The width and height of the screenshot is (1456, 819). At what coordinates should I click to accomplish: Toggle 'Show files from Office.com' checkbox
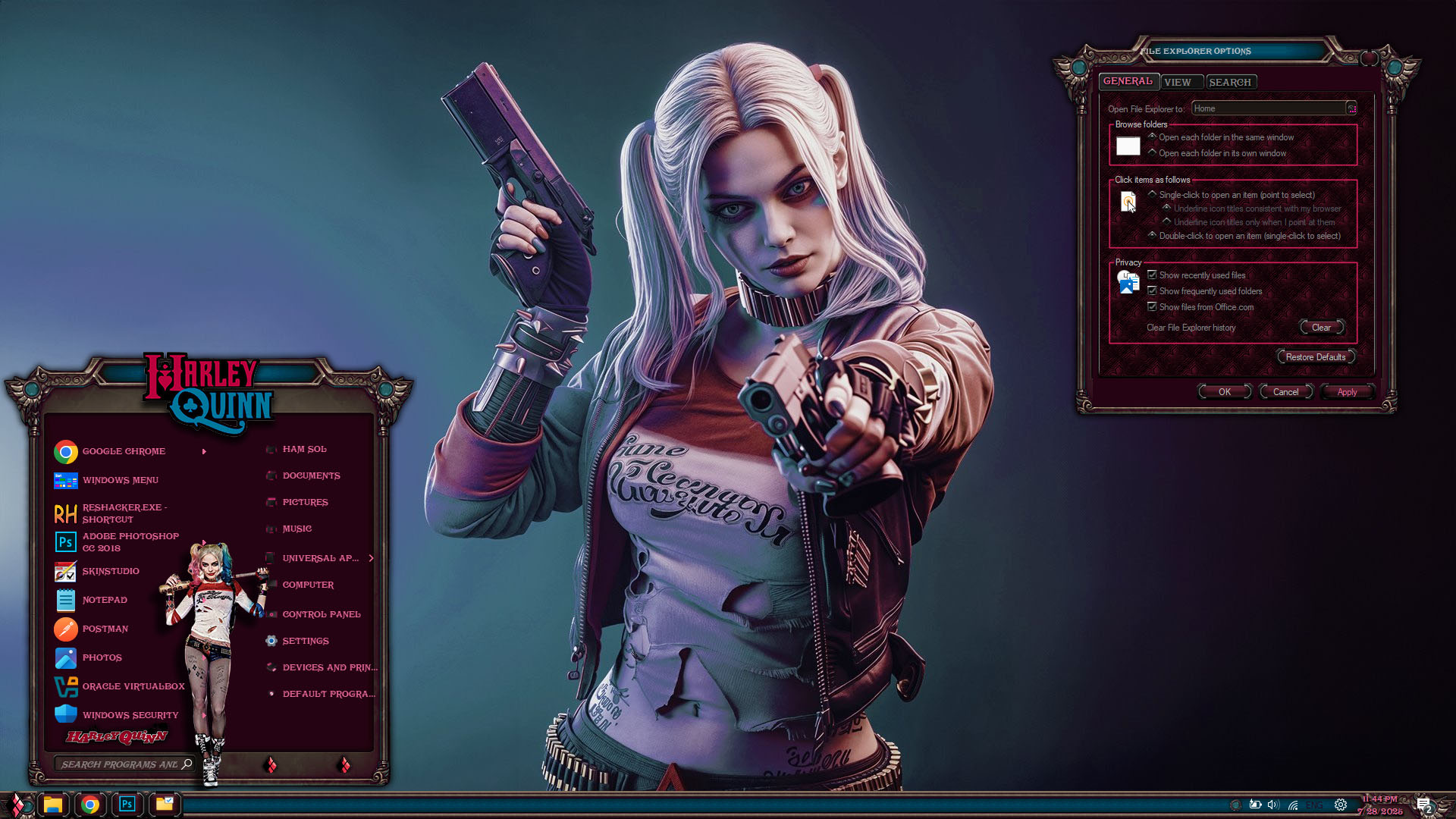pyautogui.click(x=1153, y=307)
